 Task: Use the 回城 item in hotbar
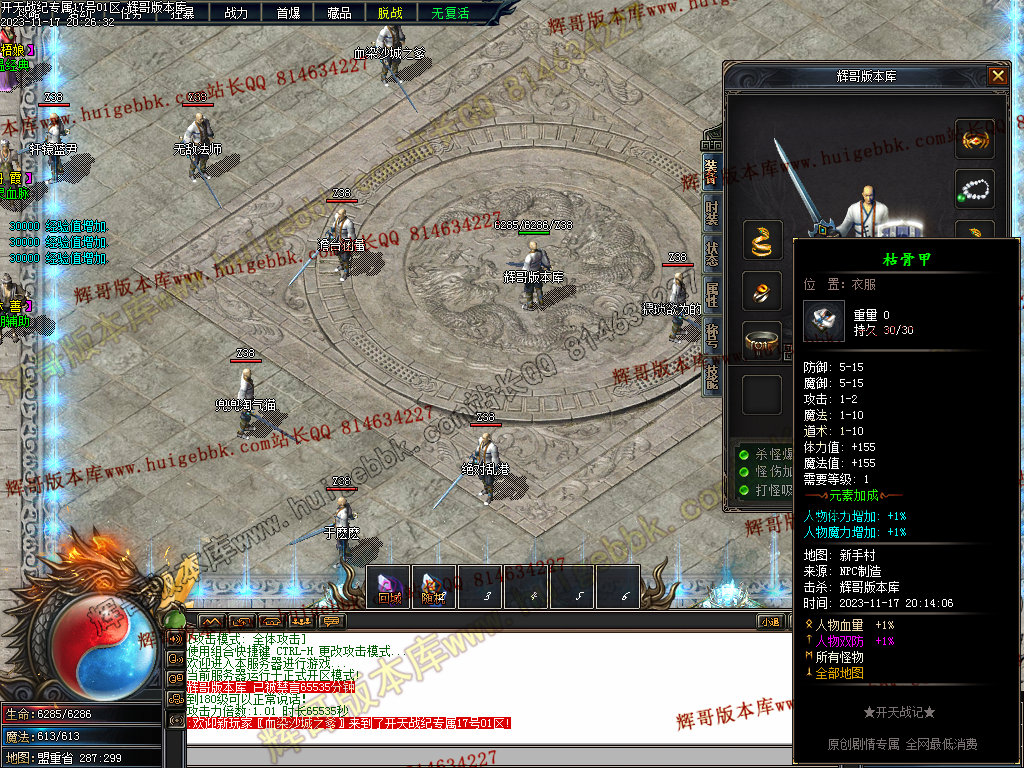pos(389,586)
